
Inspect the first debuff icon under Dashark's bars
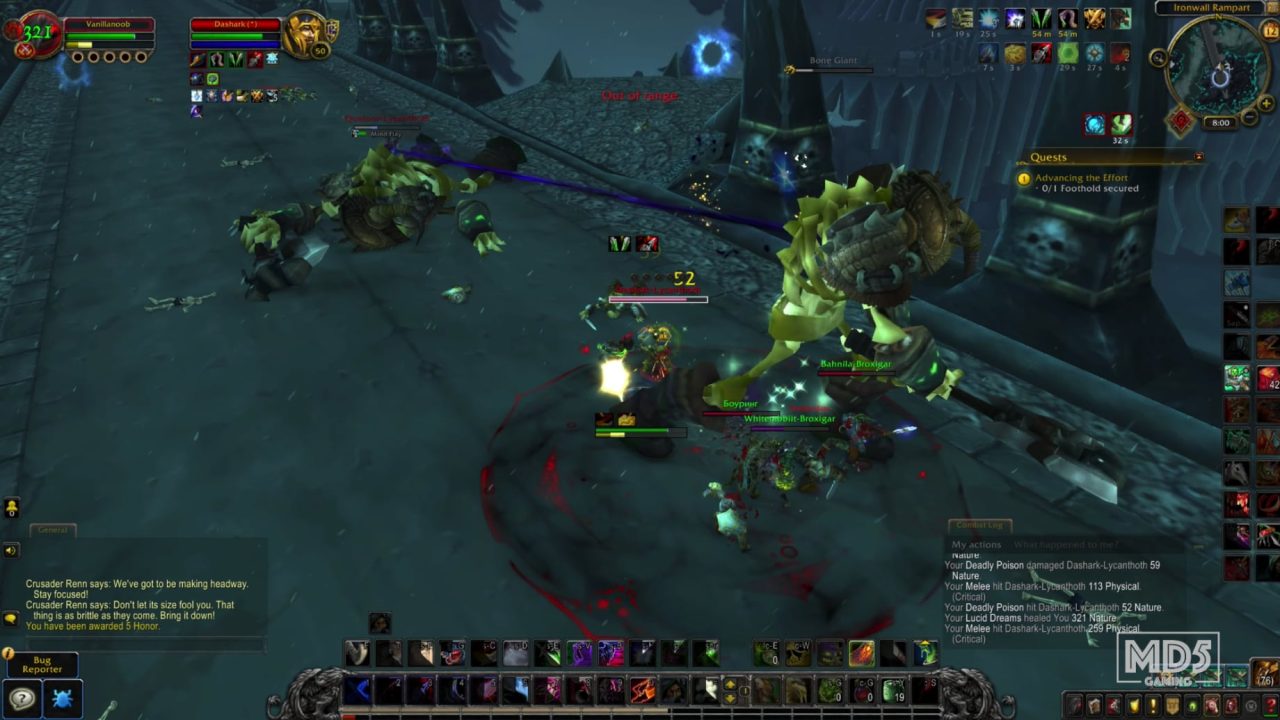(x=197, y=60)
